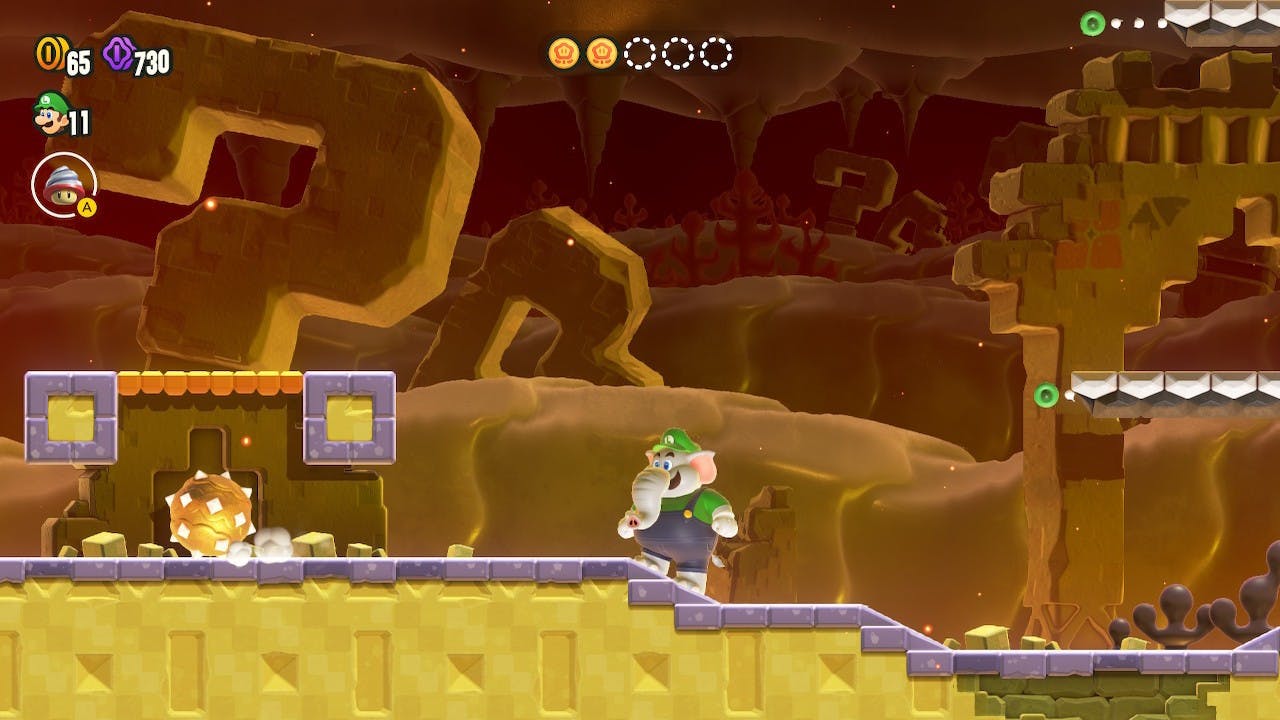Click the first collected coin medal in the tracker

pyautogui.click(x=562, y=52)
